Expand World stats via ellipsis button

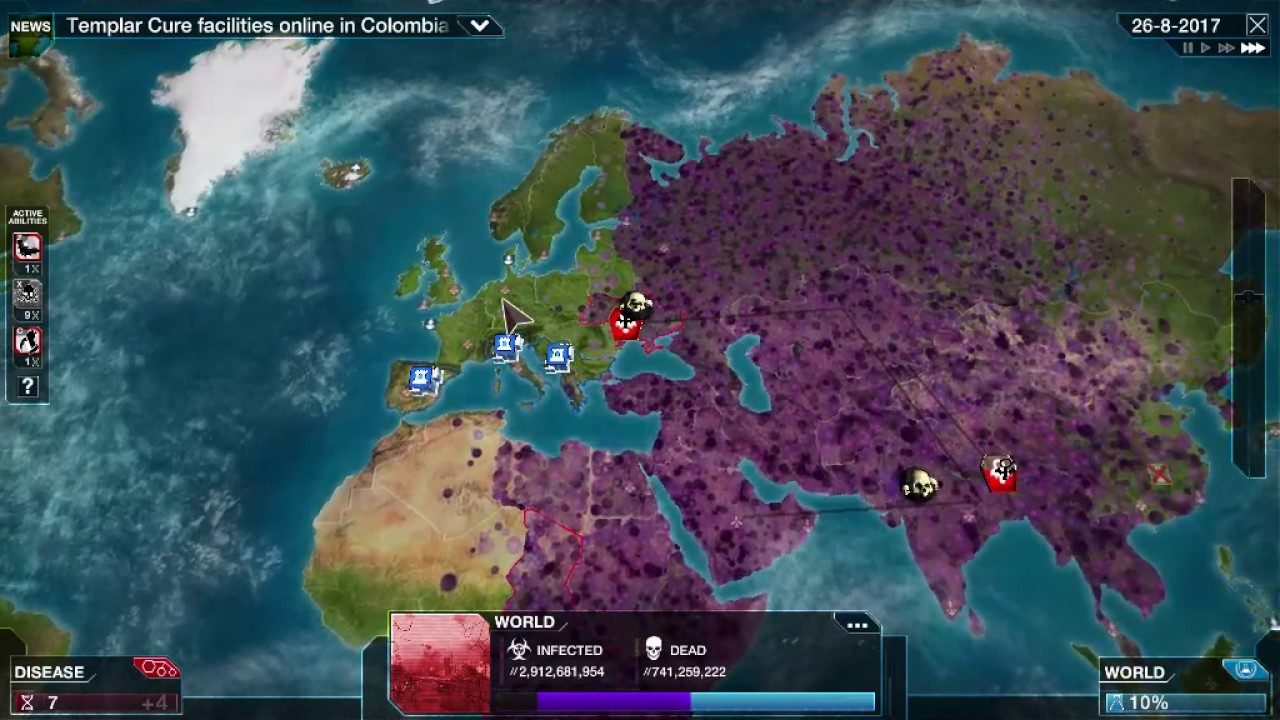(855, 624)
